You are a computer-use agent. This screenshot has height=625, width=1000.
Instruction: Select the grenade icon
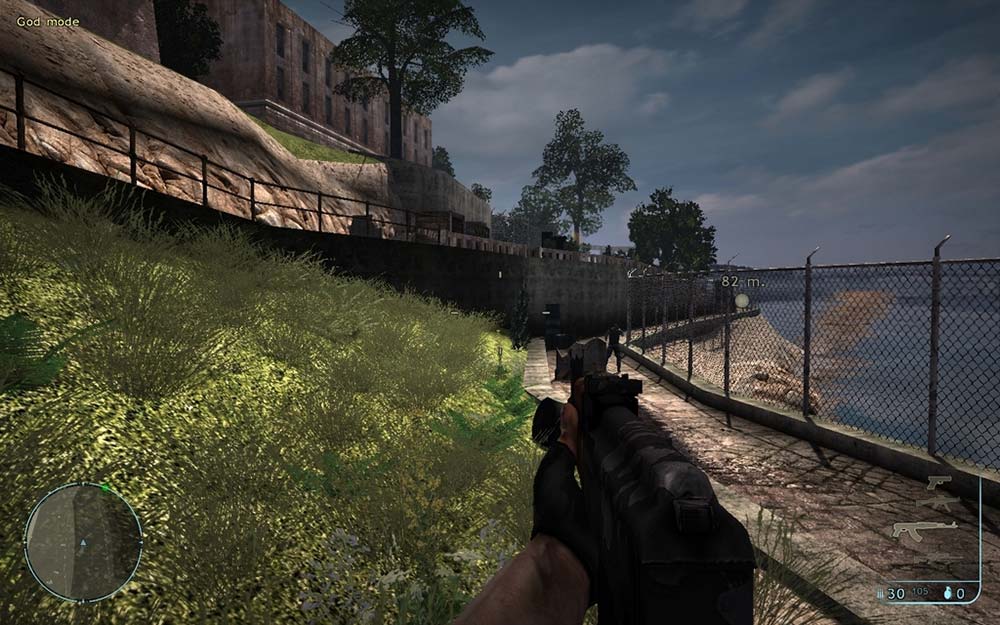(x=946, y=593)
